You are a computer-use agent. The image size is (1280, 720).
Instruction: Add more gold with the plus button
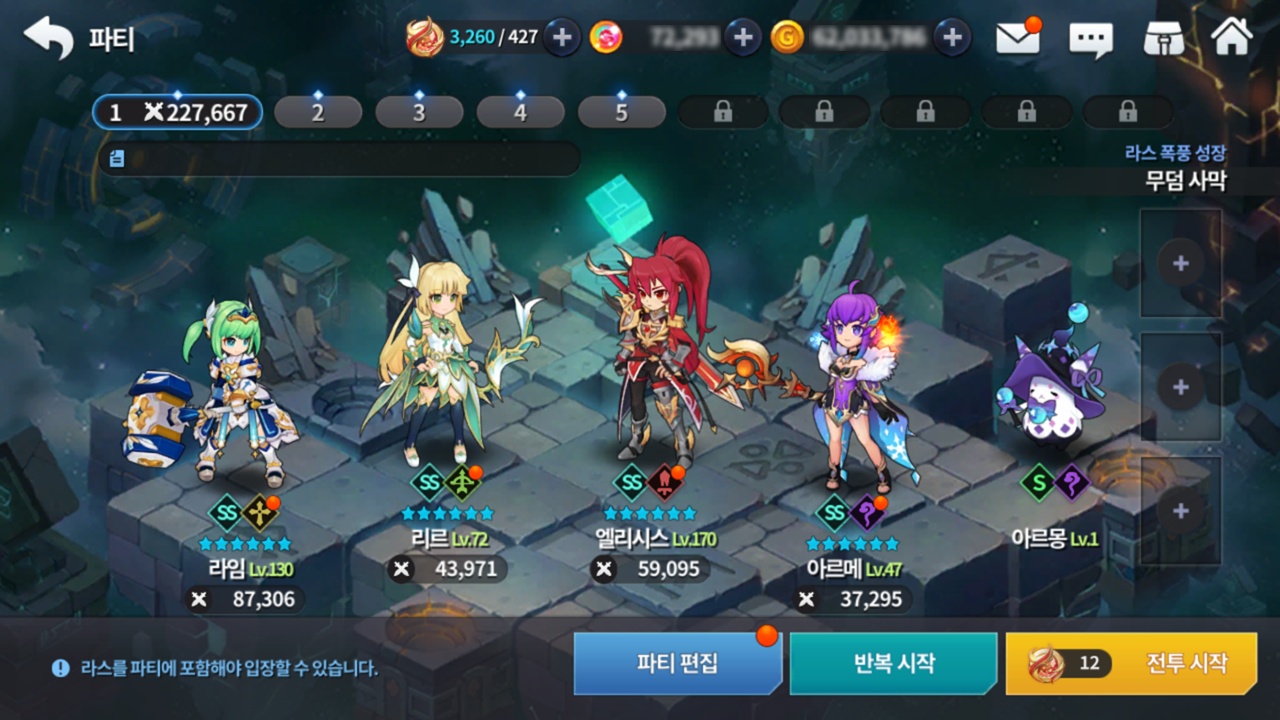952,38
